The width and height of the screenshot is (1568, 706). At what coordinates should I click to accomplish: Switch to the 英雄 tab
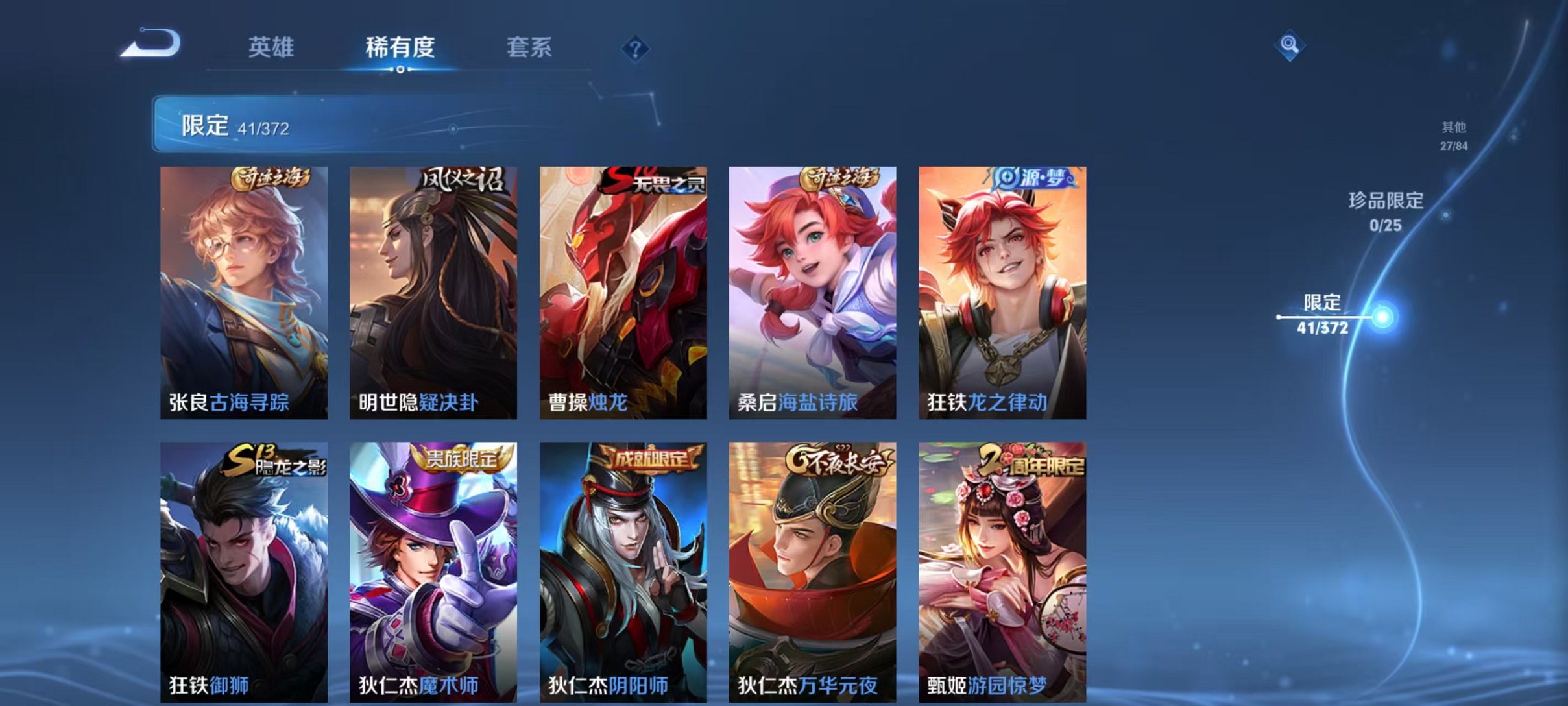tap(272, 47)
